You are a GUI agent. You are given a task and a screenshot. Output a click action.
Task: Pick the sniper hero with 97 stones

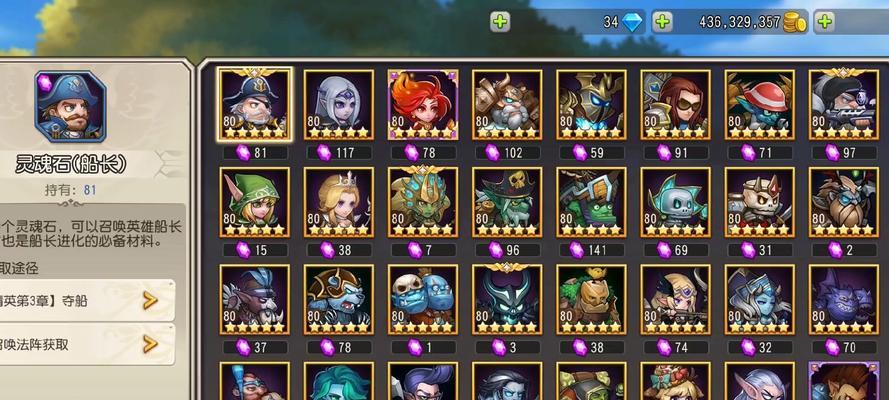843,105
